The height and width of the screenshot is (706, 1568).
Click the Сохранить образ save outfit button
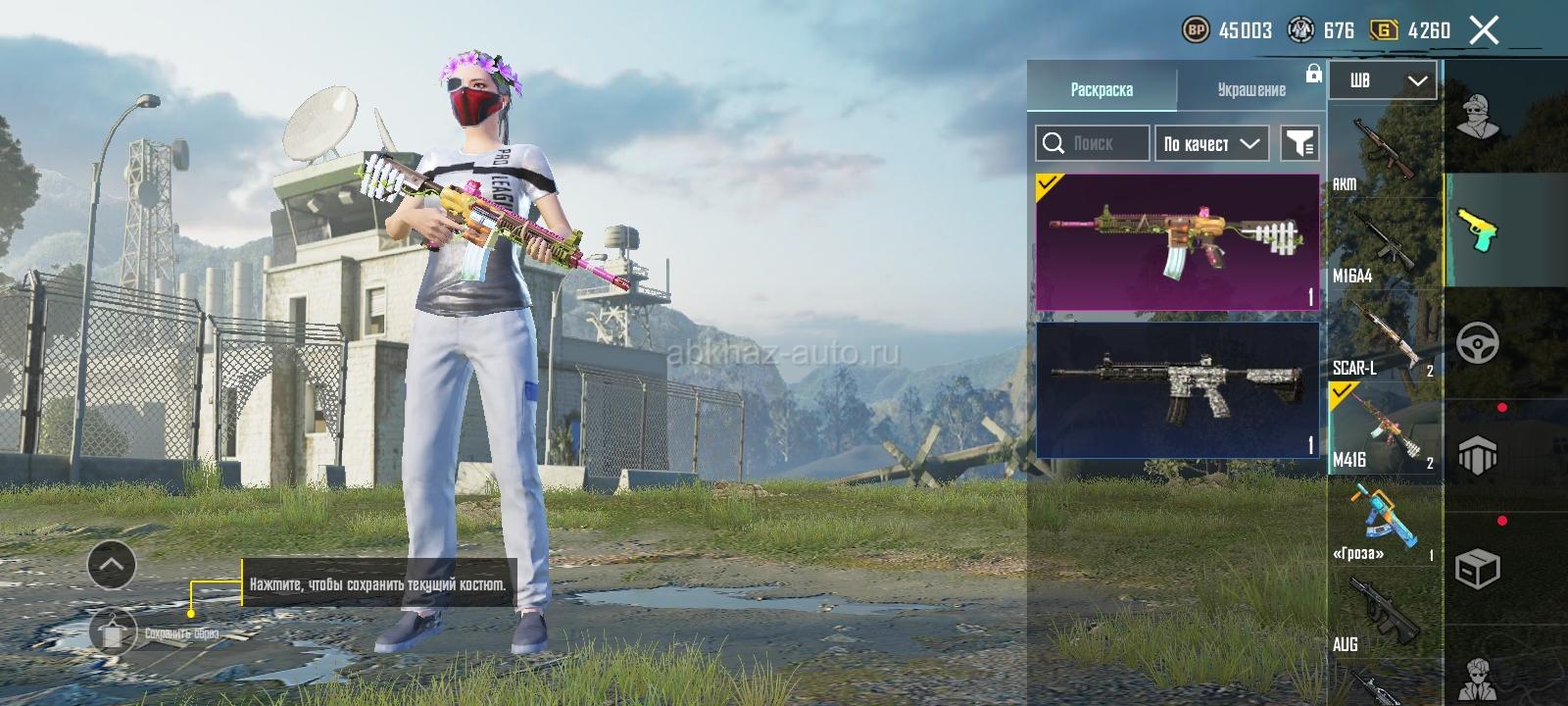[x=114, y=631]
